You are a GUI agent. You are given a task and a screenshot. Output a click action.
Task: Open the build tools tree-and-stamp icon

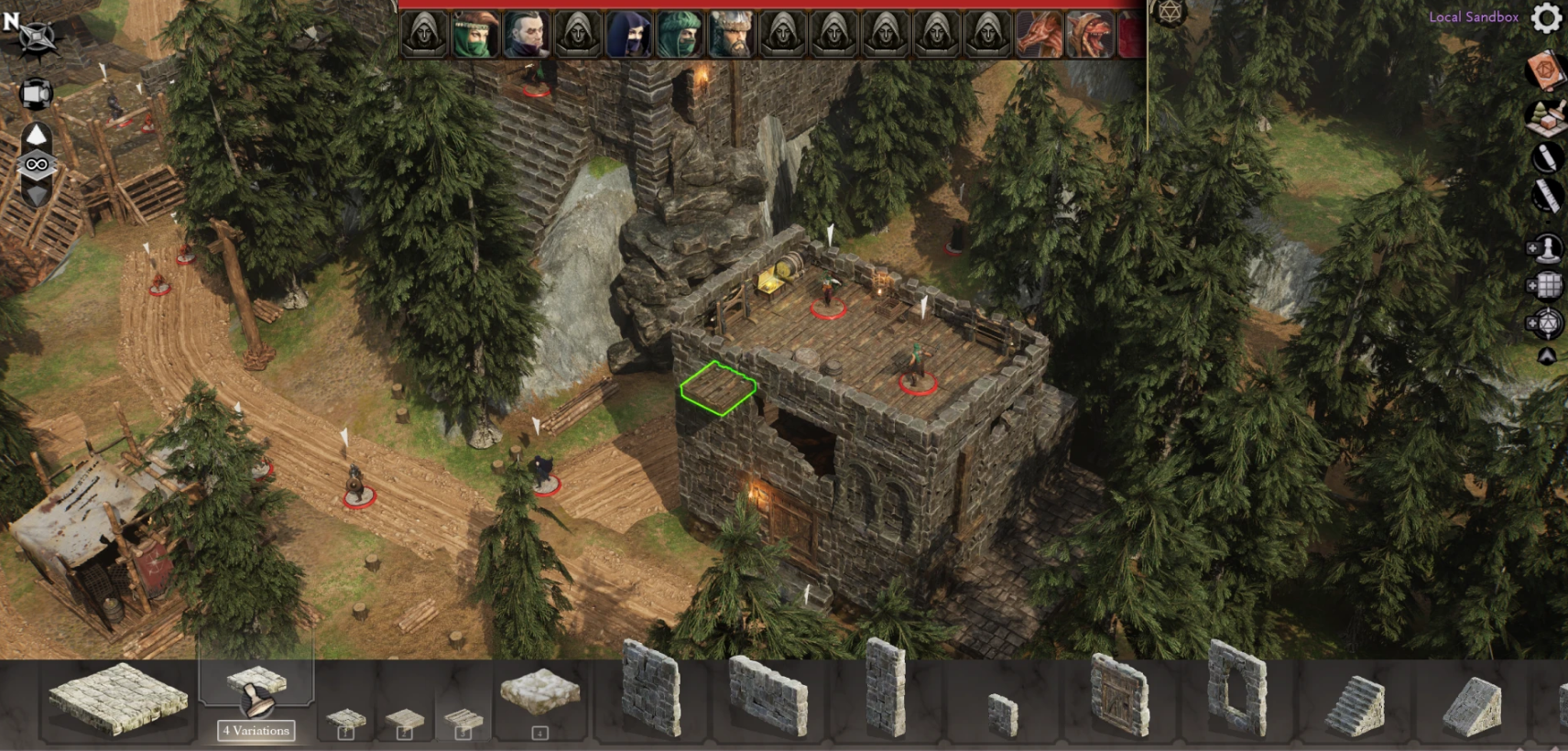(1546, 115)
